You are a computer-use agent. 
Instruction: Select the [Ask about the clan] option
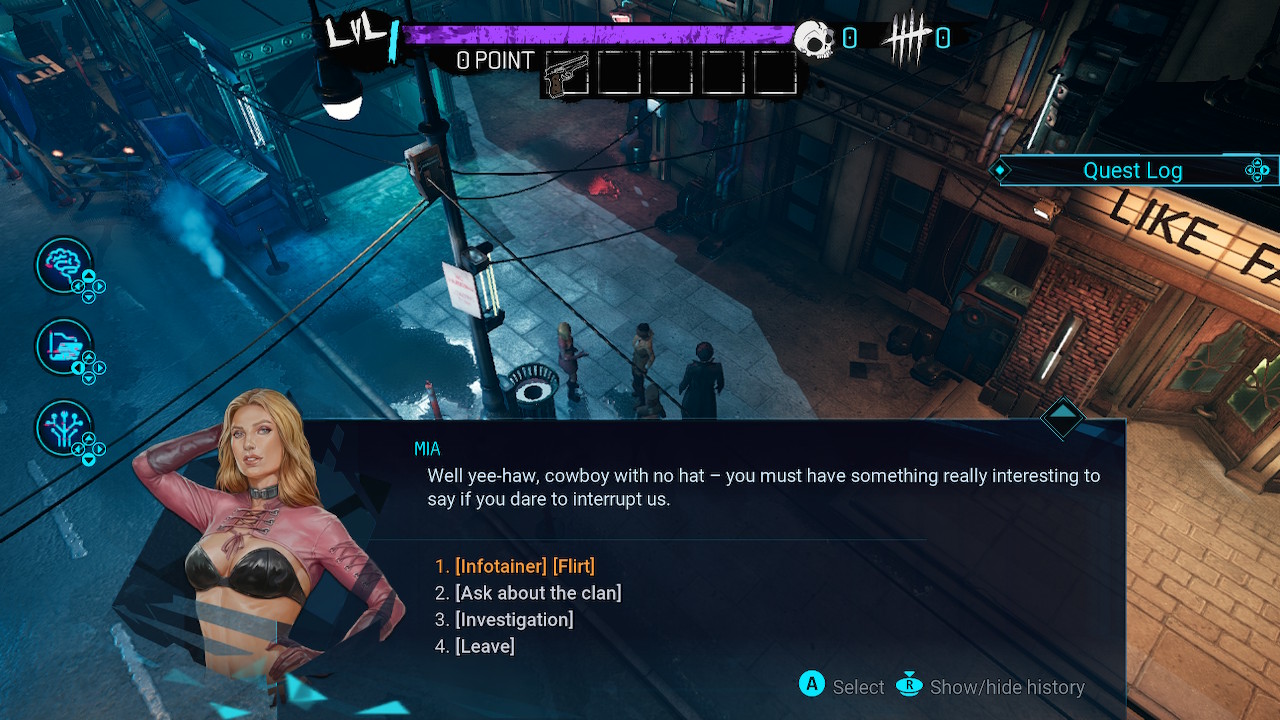pyautogui.click(x=537, y=593)
